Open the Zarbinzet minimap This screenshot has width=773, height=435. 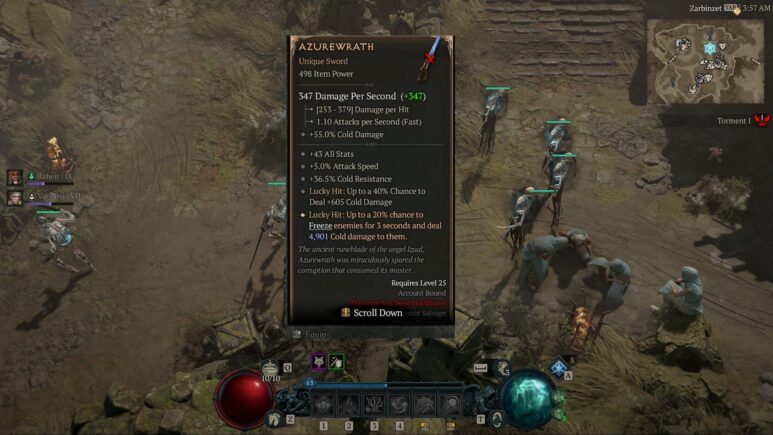pos(704,60)
